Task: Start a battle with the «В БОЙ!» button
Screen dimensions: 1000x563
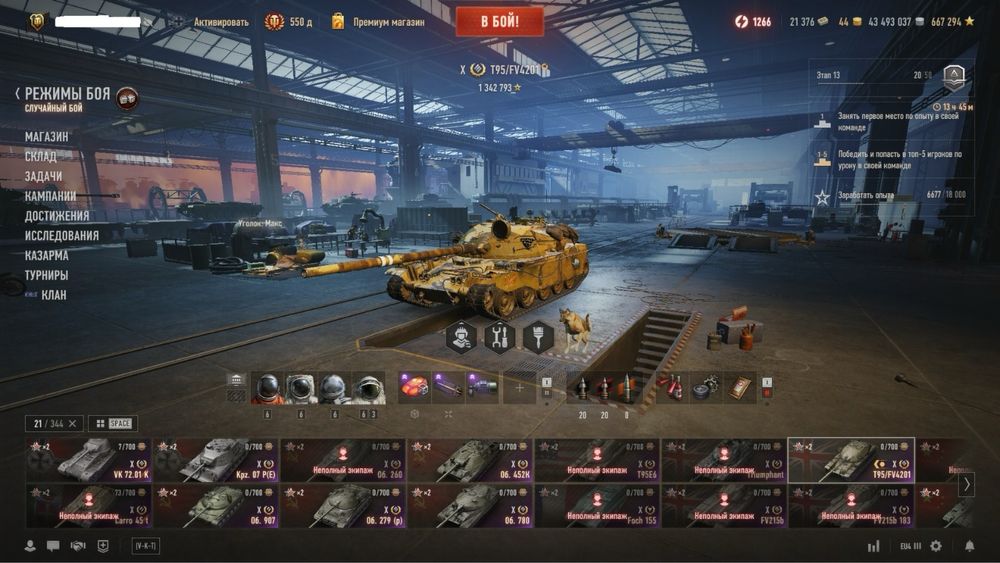Action: (499, 21)
